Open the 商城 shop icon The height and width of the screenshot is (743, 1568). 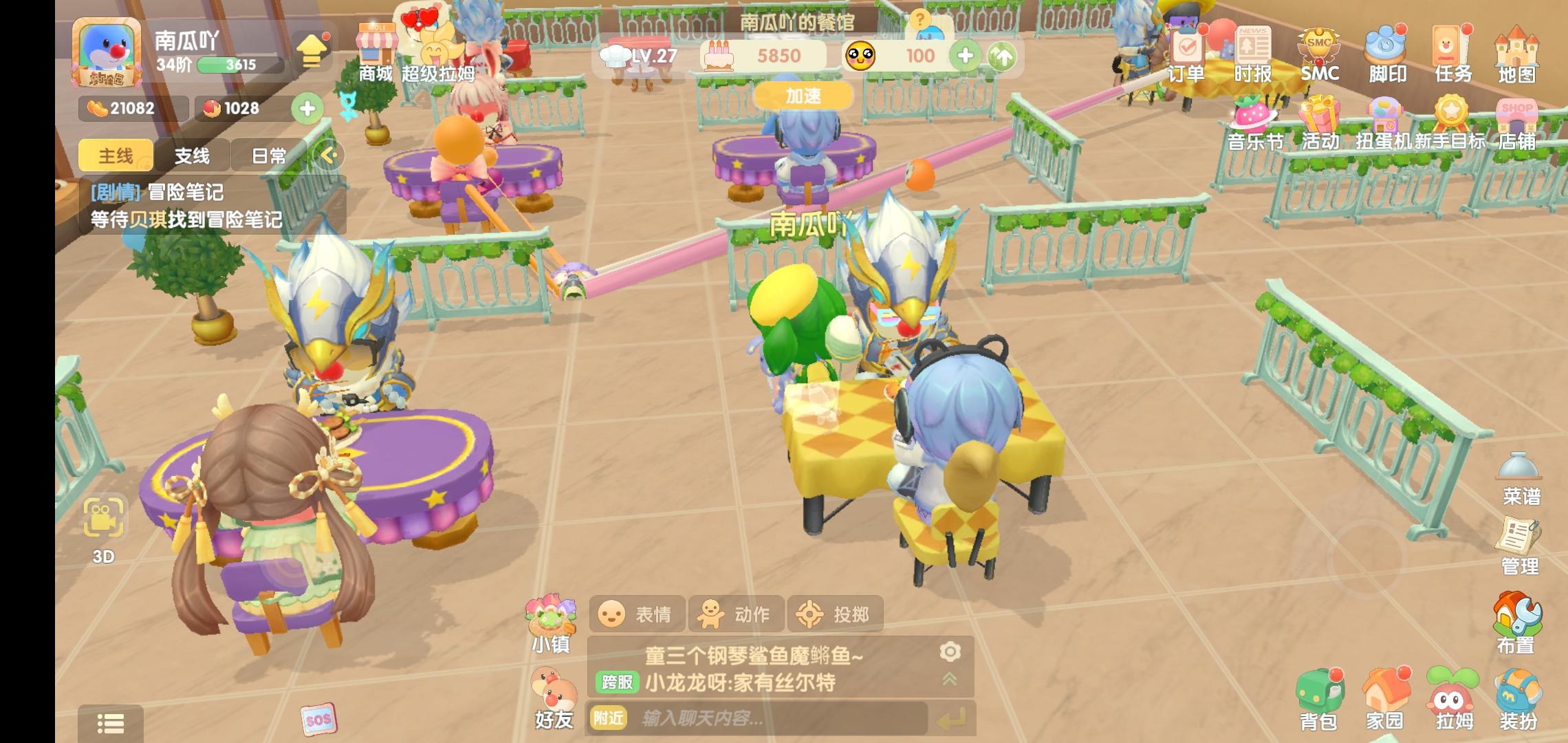point(375,48)
